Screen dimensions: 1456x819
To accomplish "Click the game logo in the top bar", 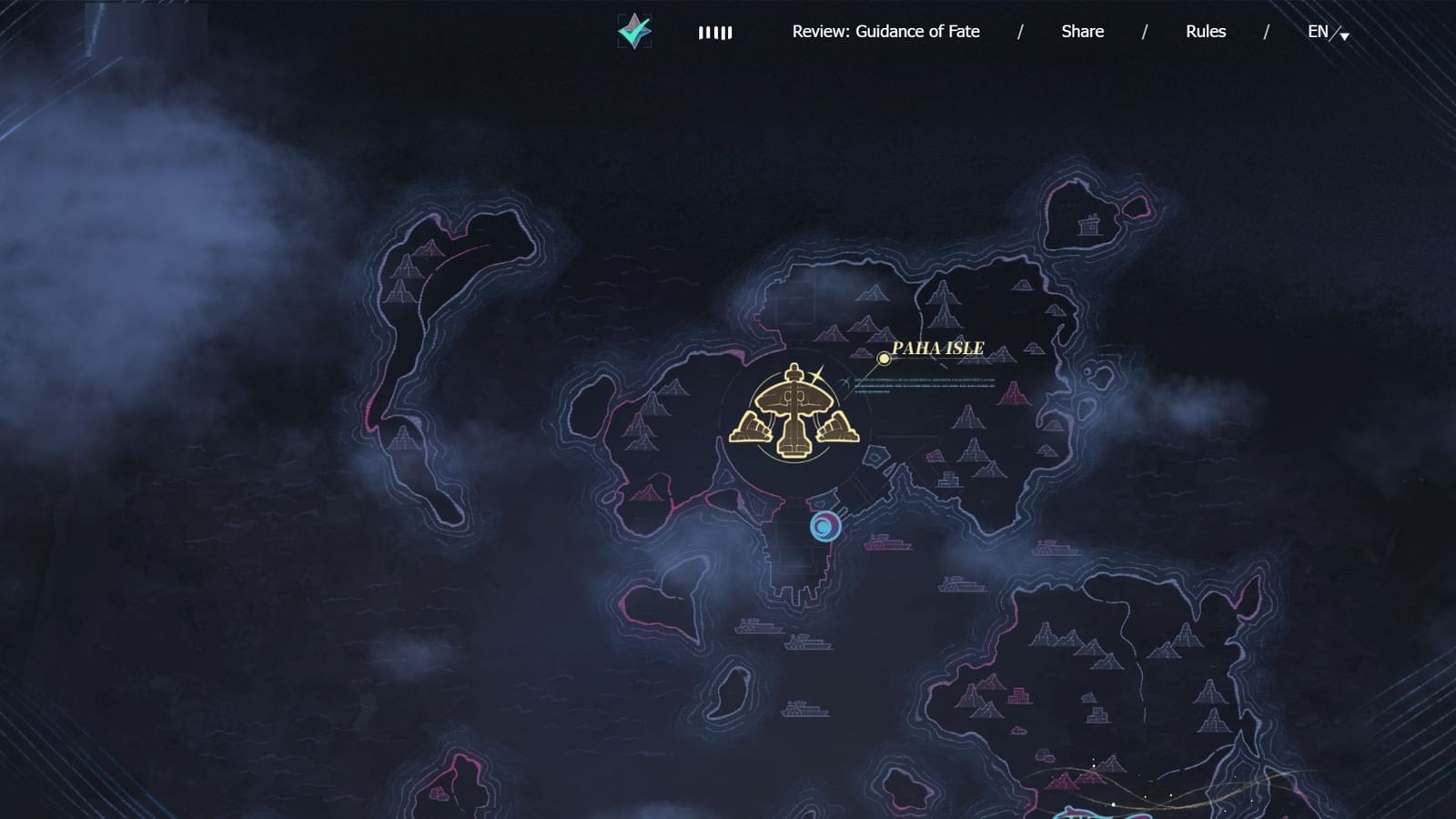I will 633,30.
